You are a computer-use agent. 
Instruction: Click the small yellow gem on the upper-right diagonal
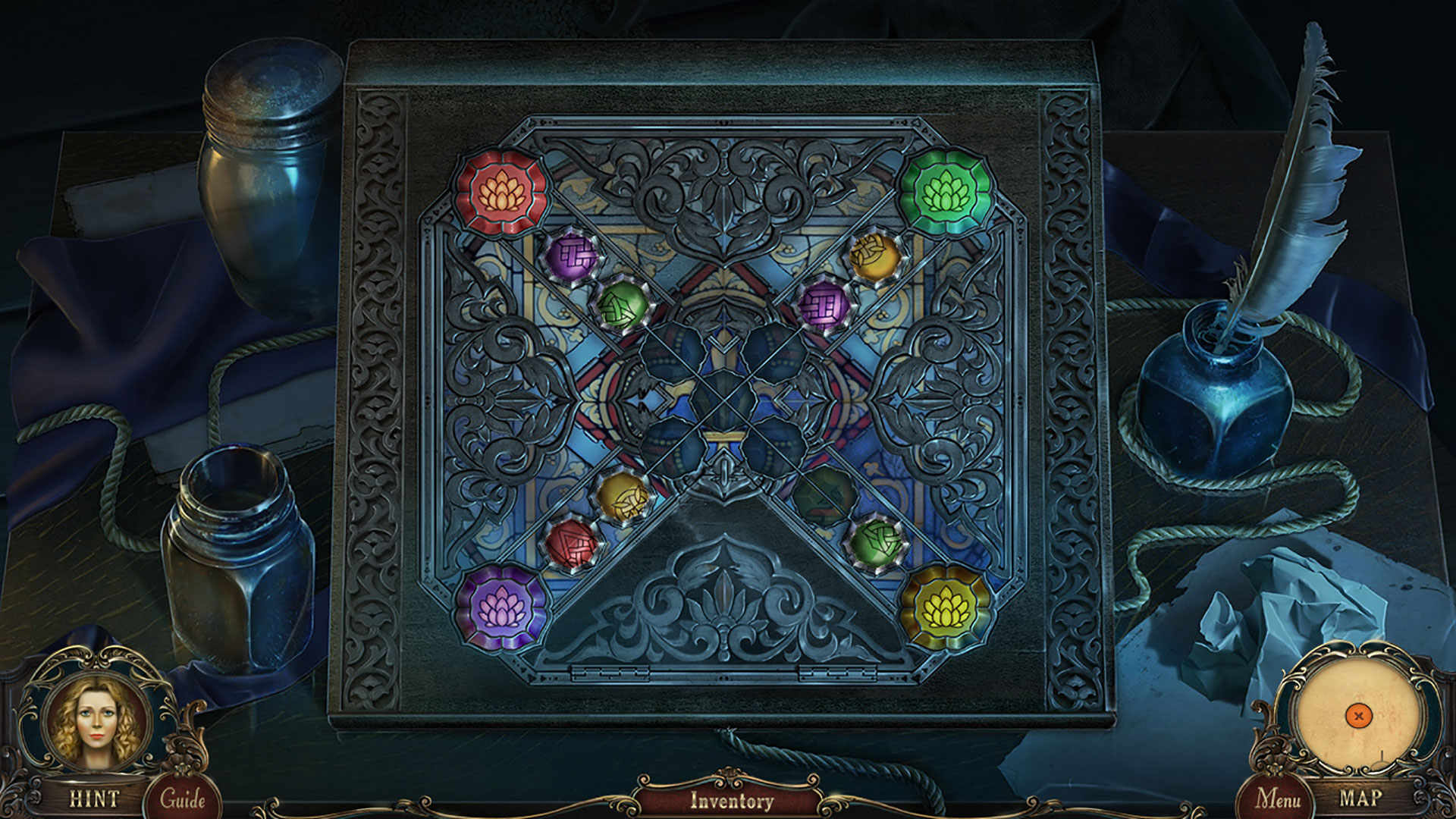click(873, 256)
